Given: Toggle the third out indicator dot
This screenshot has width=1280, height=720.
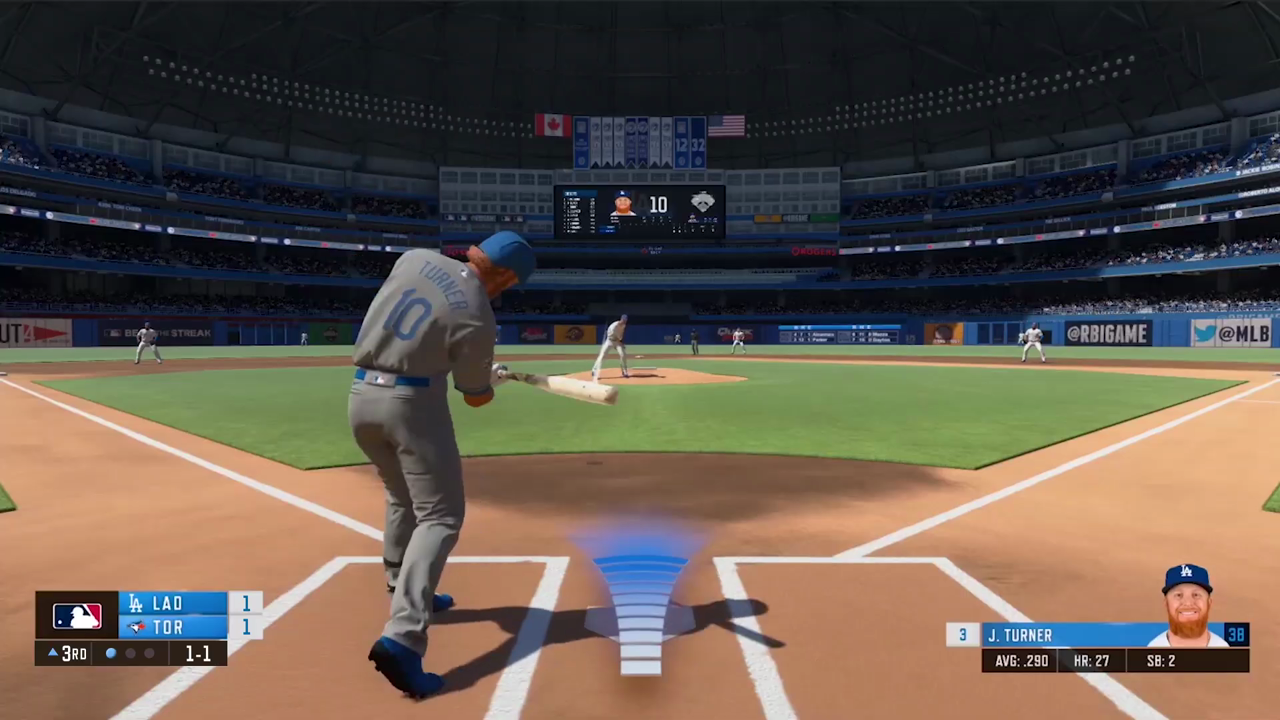Looking at the screenshot, I should (x=148, y=653).
